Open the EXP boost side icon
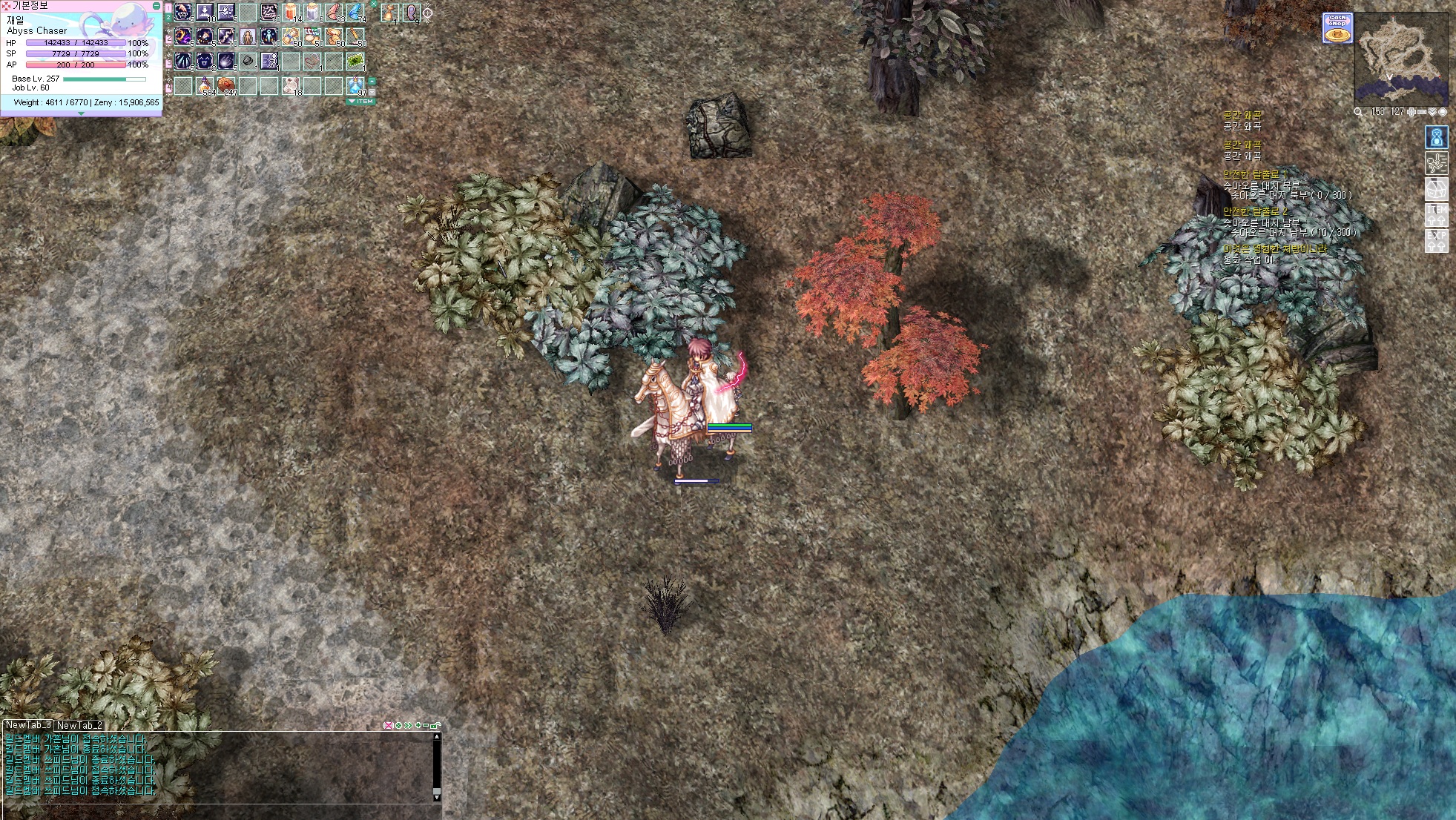The image size is (1456, 820). click(x=1437, y=240)
